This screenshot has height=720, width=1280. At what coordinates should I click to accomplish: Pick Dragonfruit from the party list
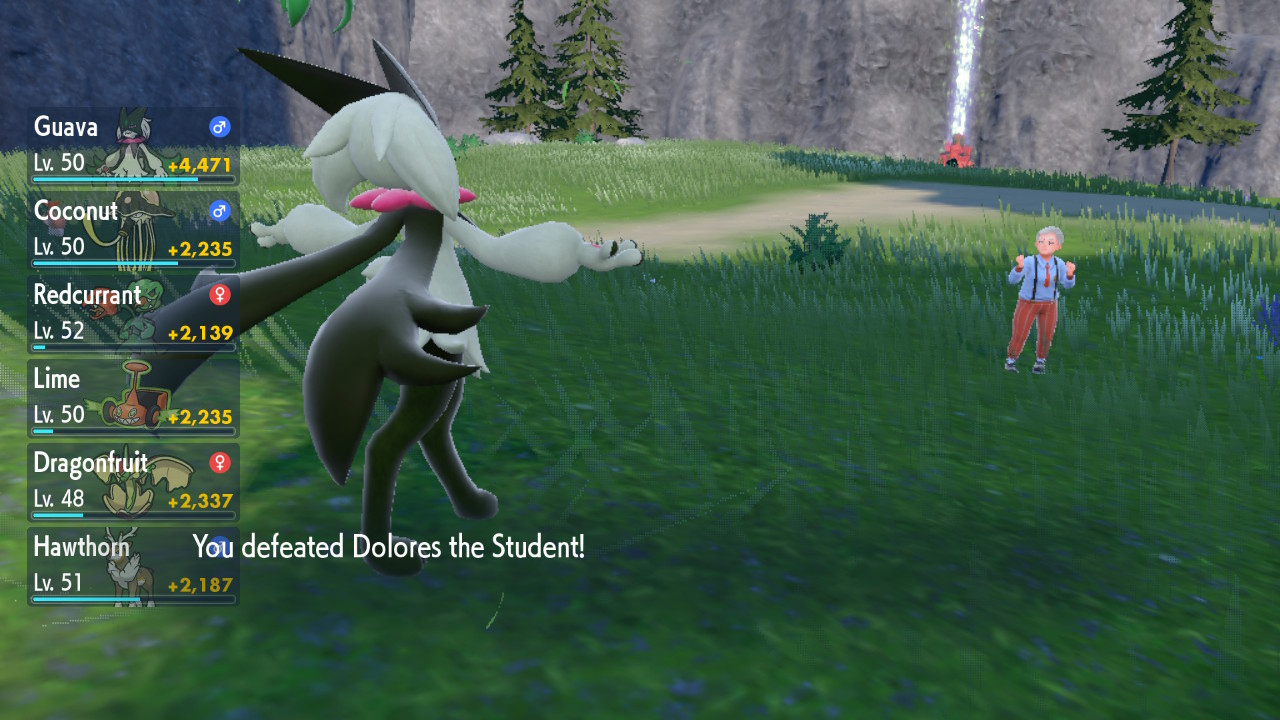133,482
